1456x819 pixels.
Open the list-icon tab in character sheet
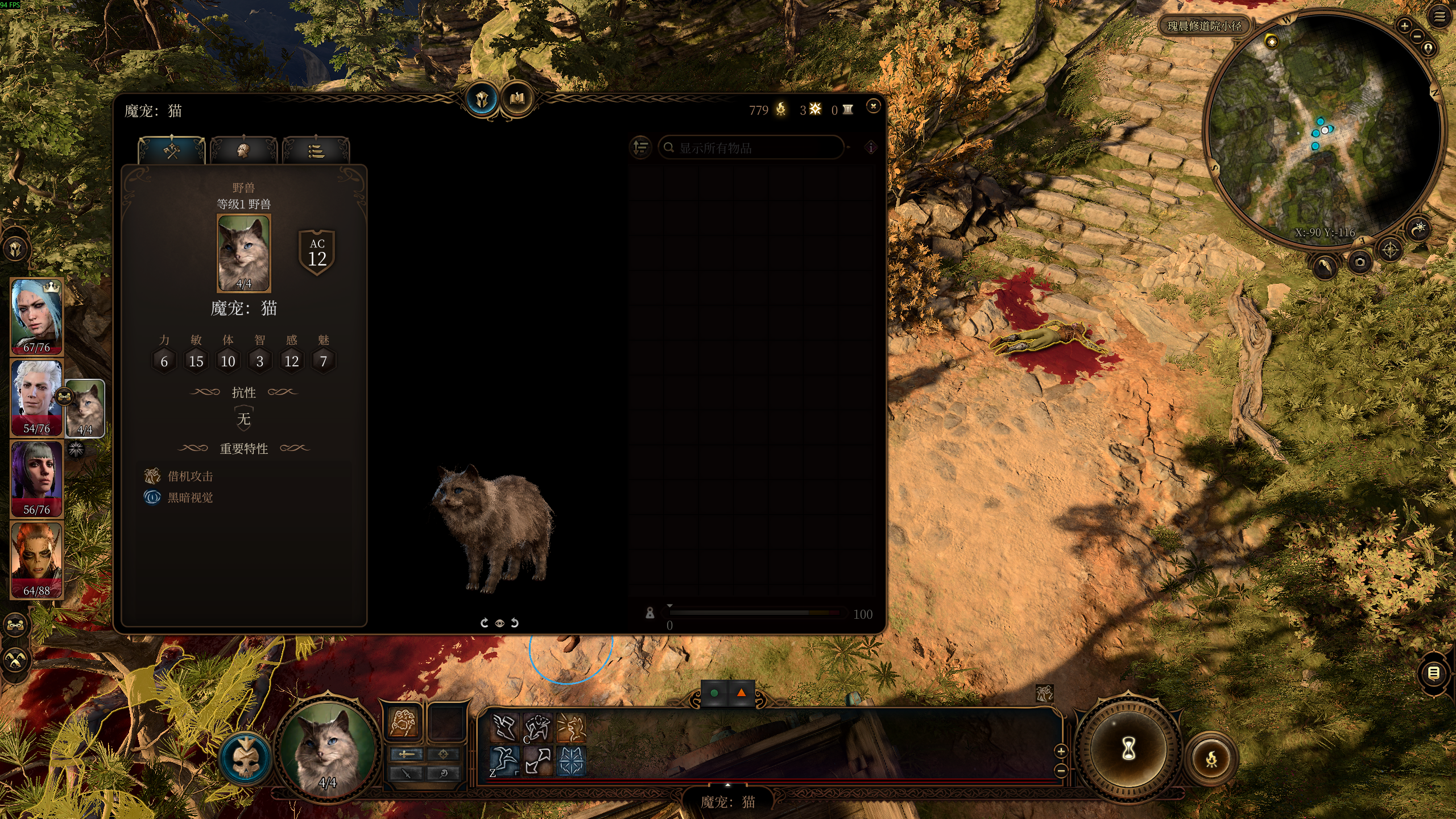tap(316, 151)
